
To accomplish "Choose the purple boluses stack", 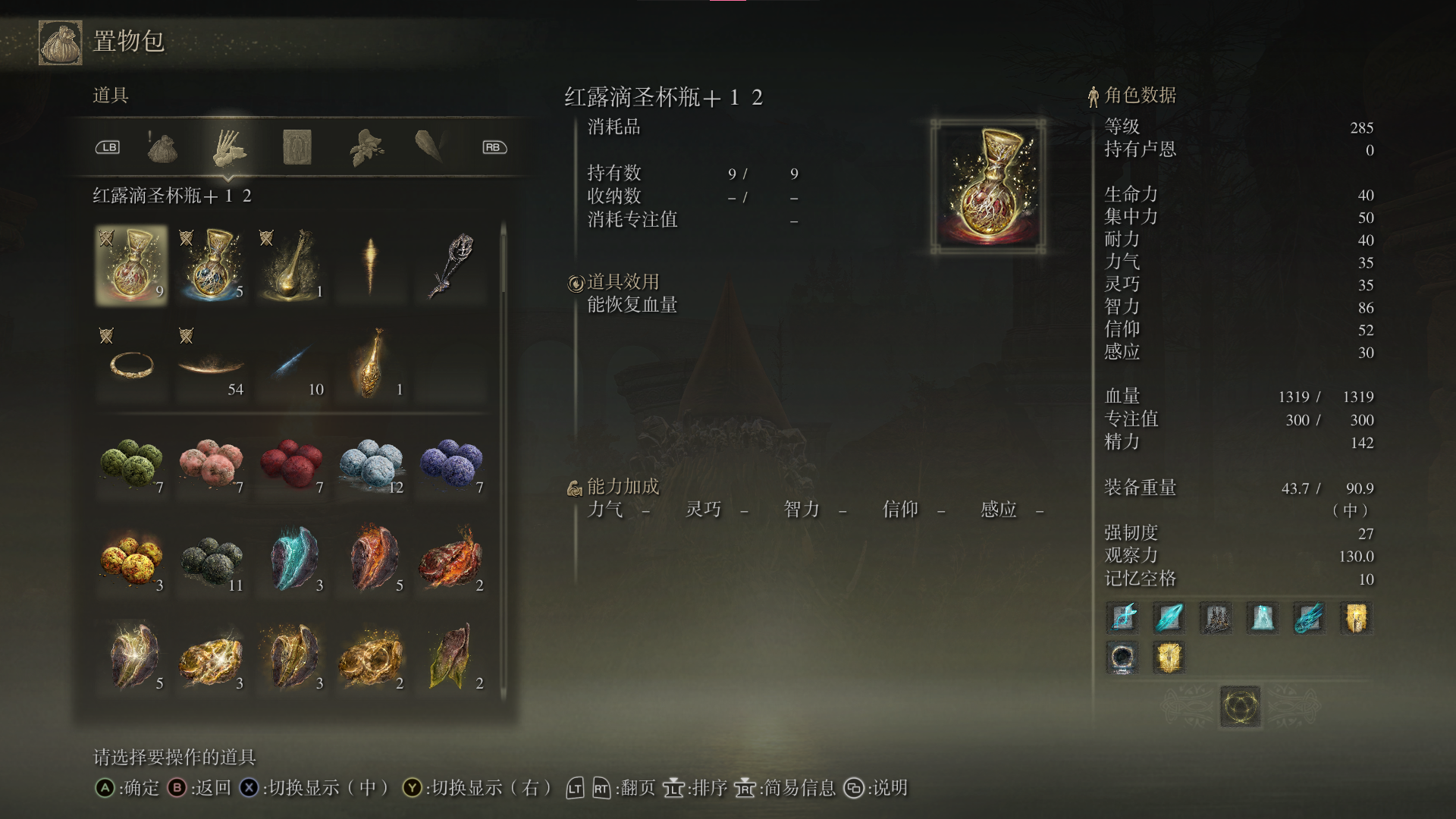I will tap(451, 462).
